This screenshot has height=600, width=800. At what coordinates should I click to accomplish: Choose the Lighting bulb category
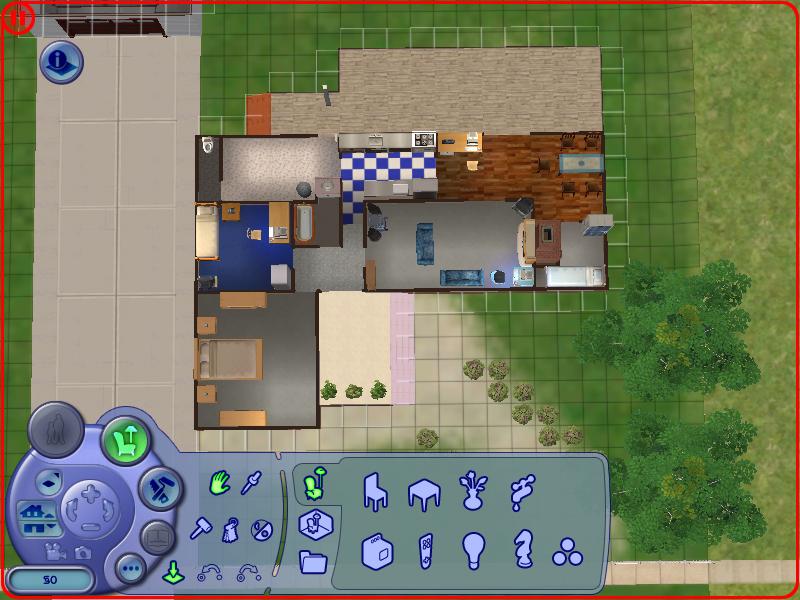pos(473,550)
